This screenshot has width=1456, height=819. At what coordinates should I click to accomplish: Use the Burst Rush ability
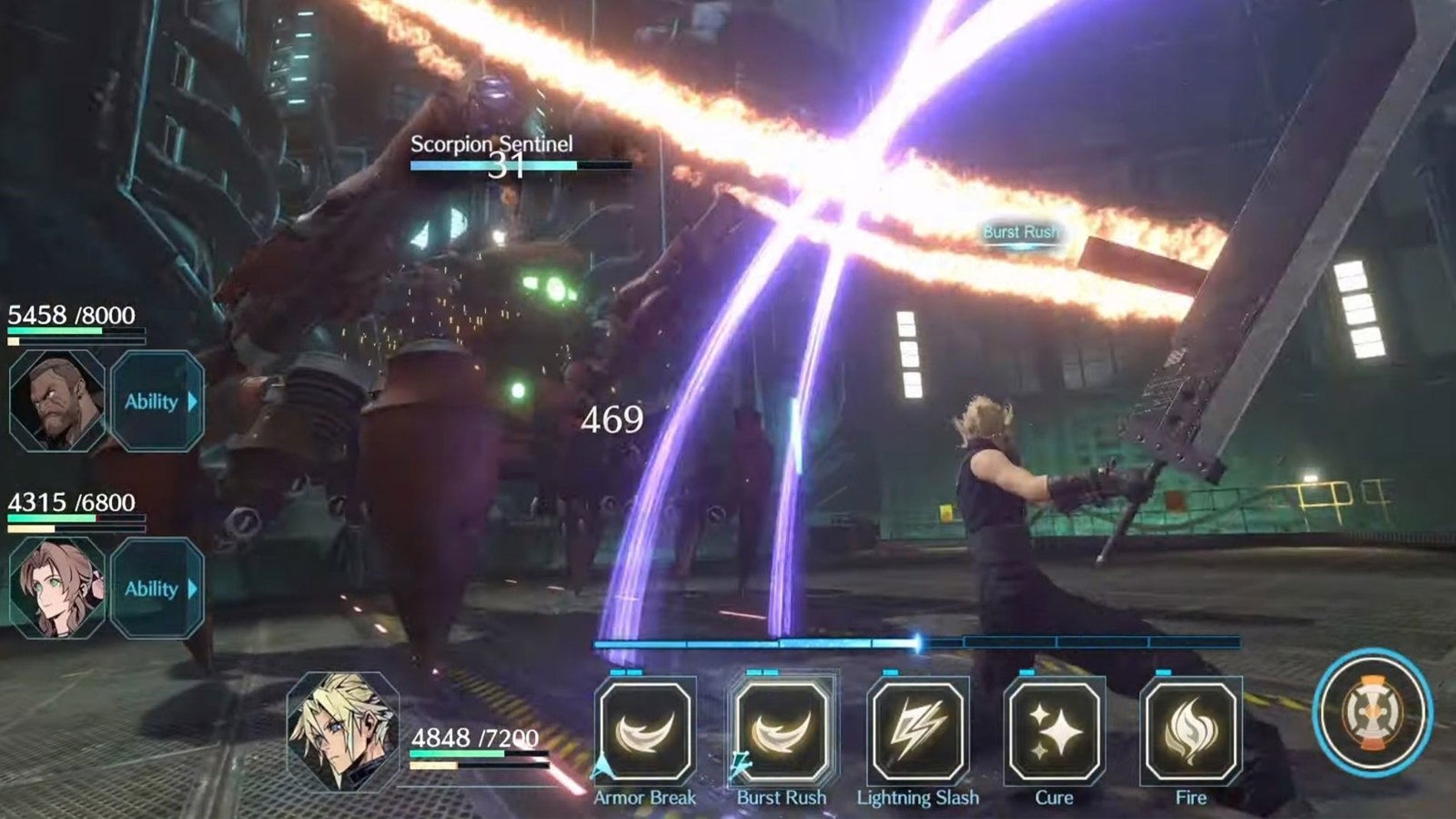point(781,731)
